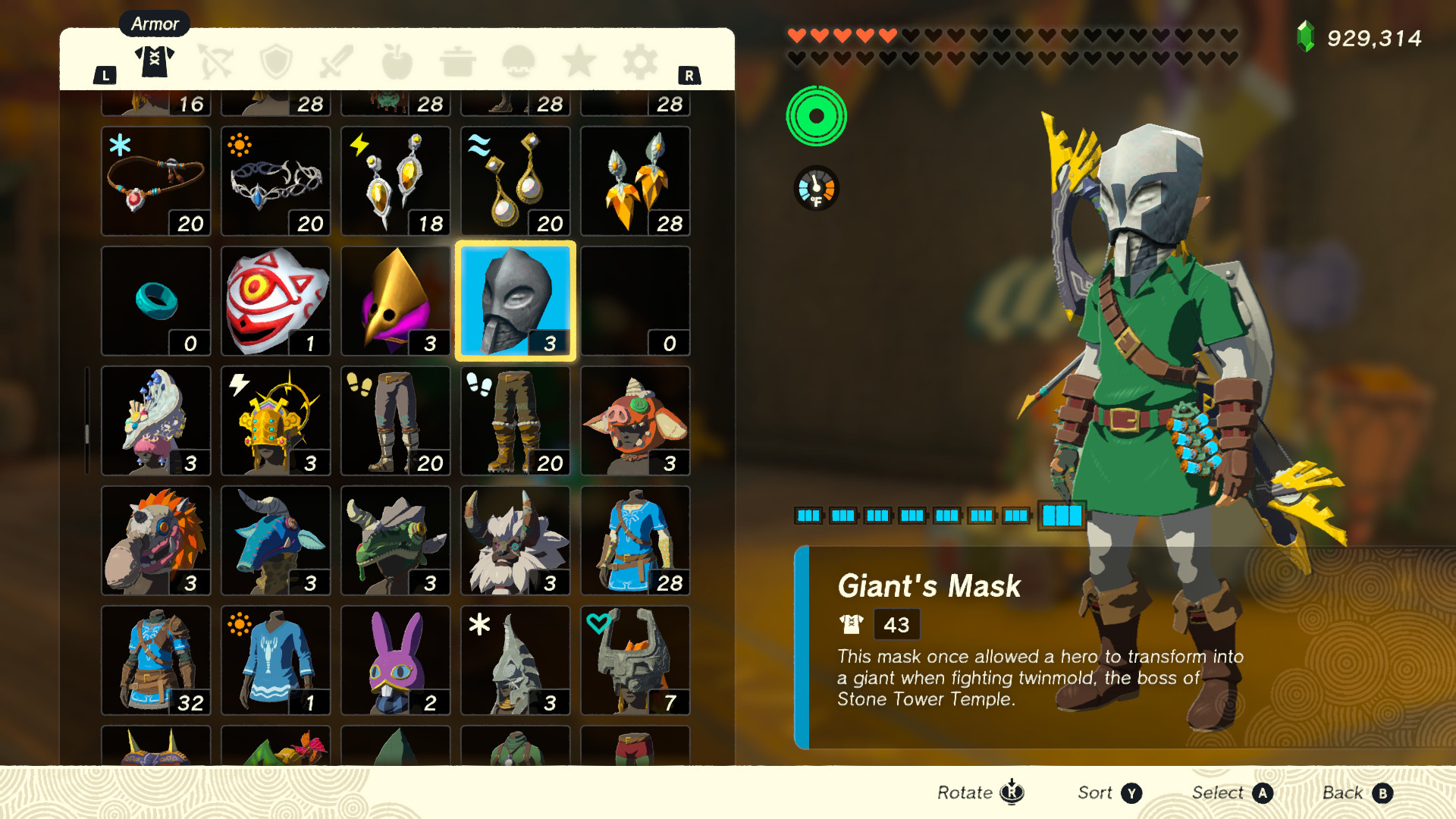Select Majora's Mask in the grid

pos(275,300)
